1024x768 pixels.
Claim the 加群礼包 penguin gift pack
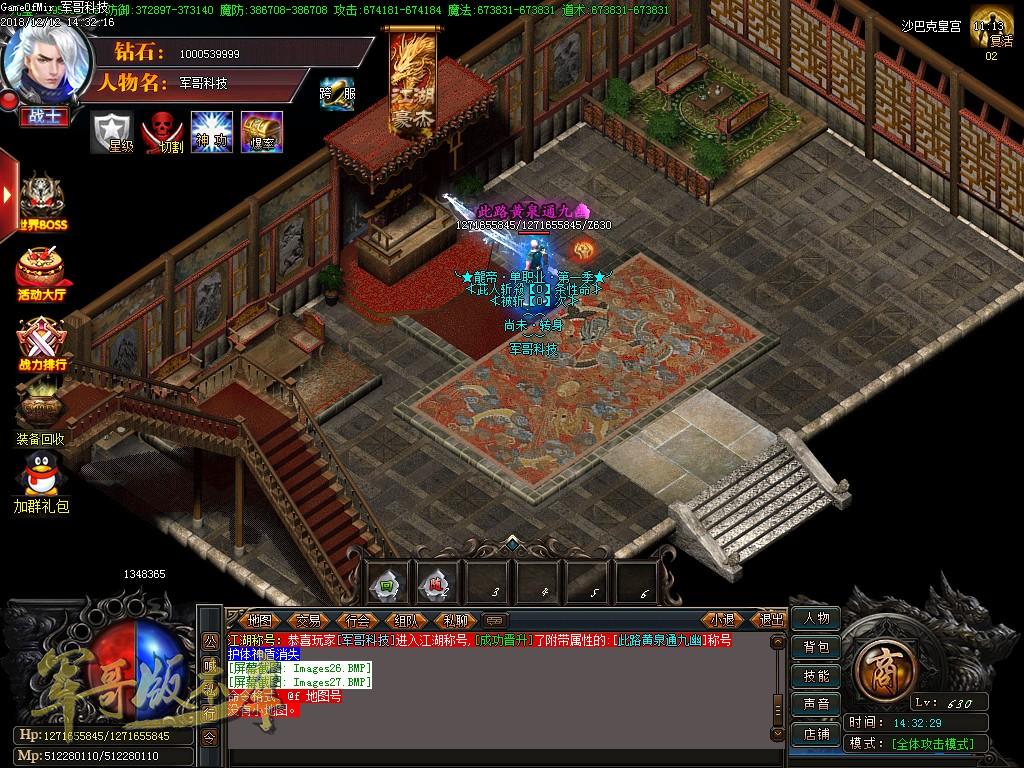pyautogui.click(x=41, y=478)
